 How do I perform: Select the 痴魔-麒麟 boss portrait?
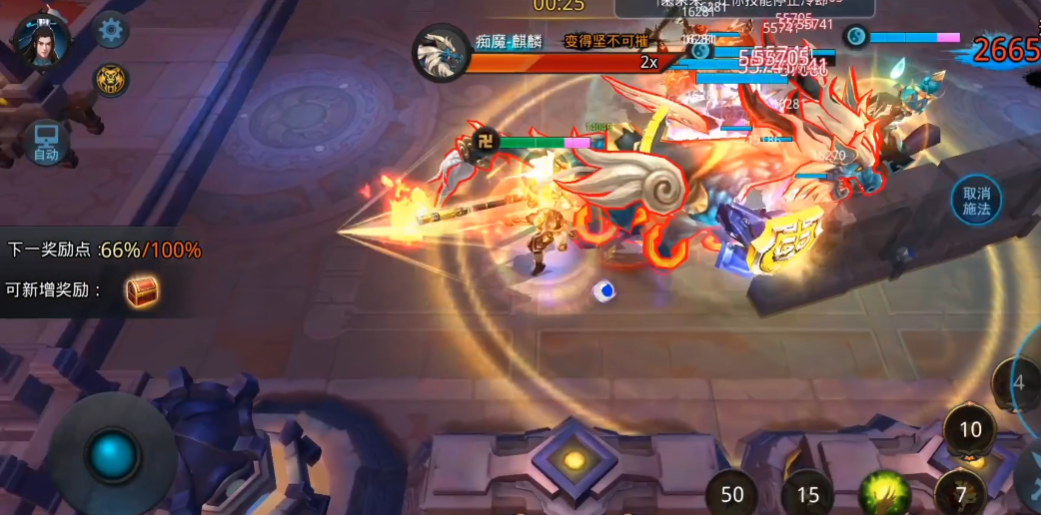[442, 53]
